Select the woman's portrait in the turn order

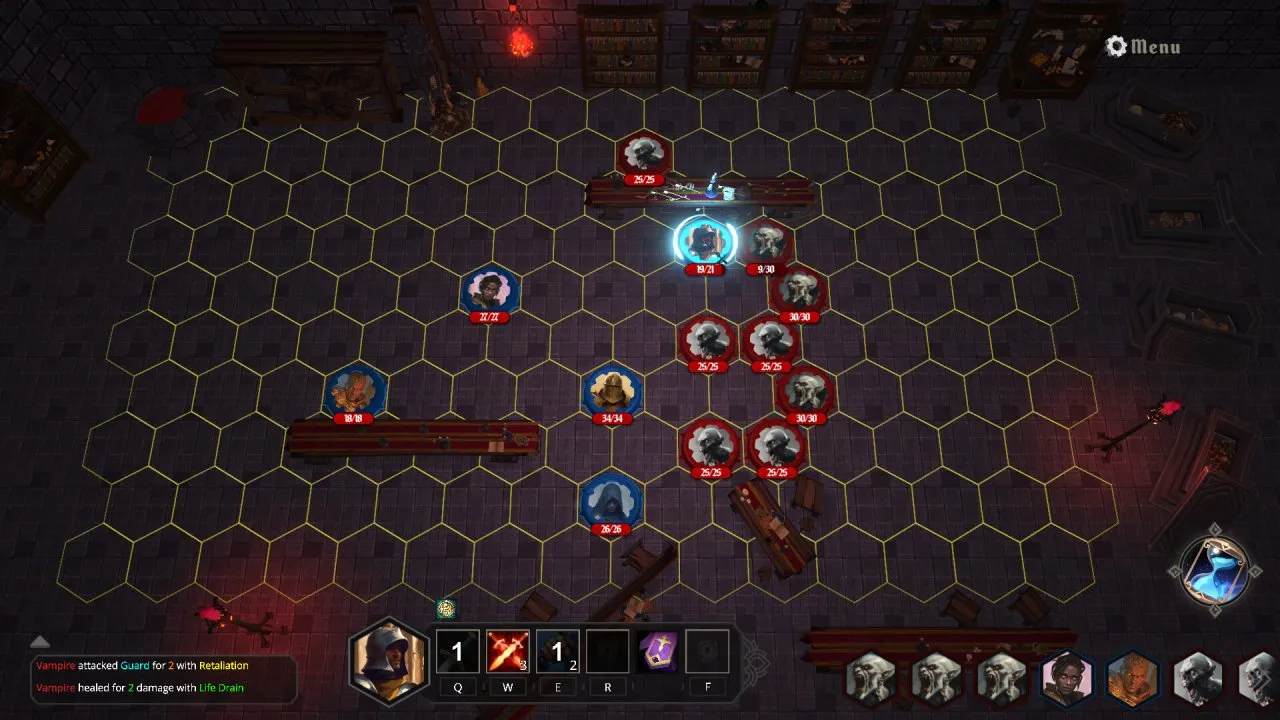point(1066,679)
